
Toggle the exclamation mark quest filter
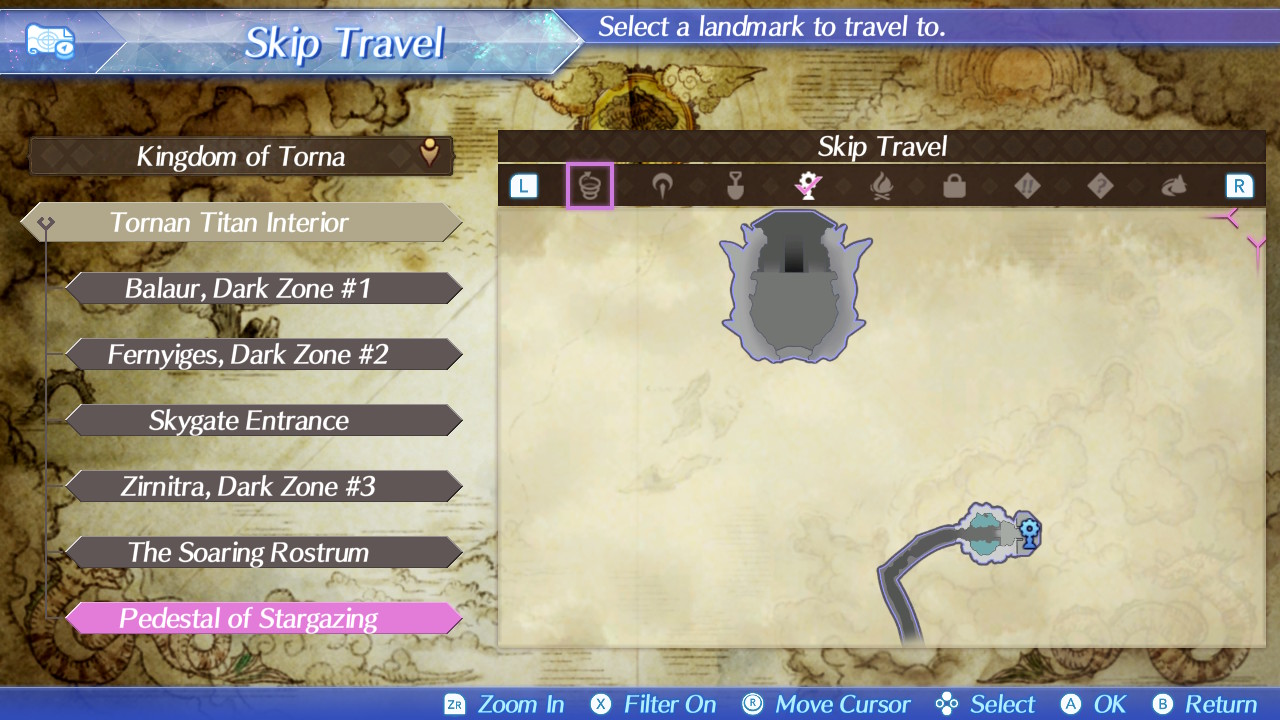tap(1027, 186)
